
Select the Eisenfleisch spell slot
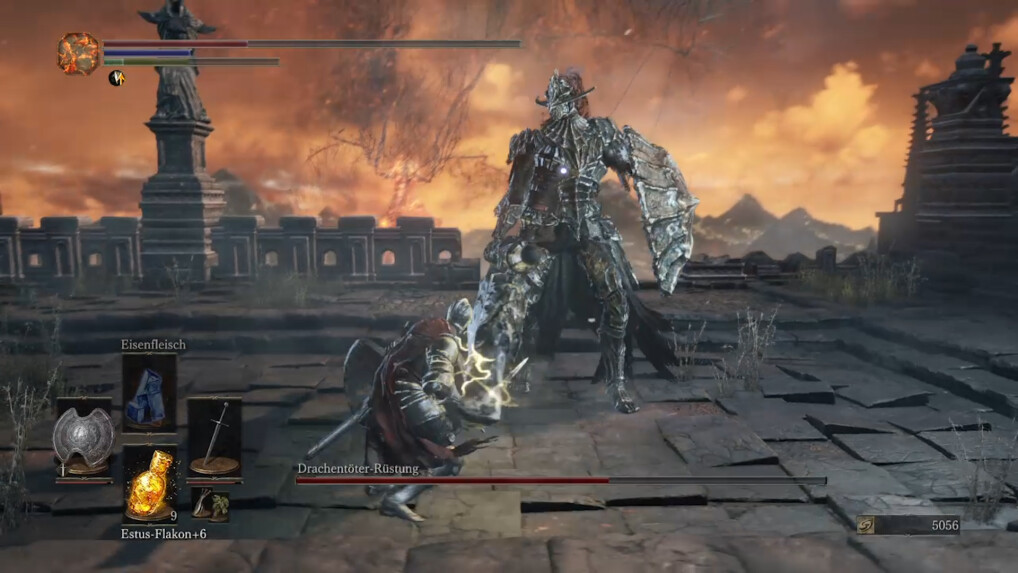click(149, 393)
